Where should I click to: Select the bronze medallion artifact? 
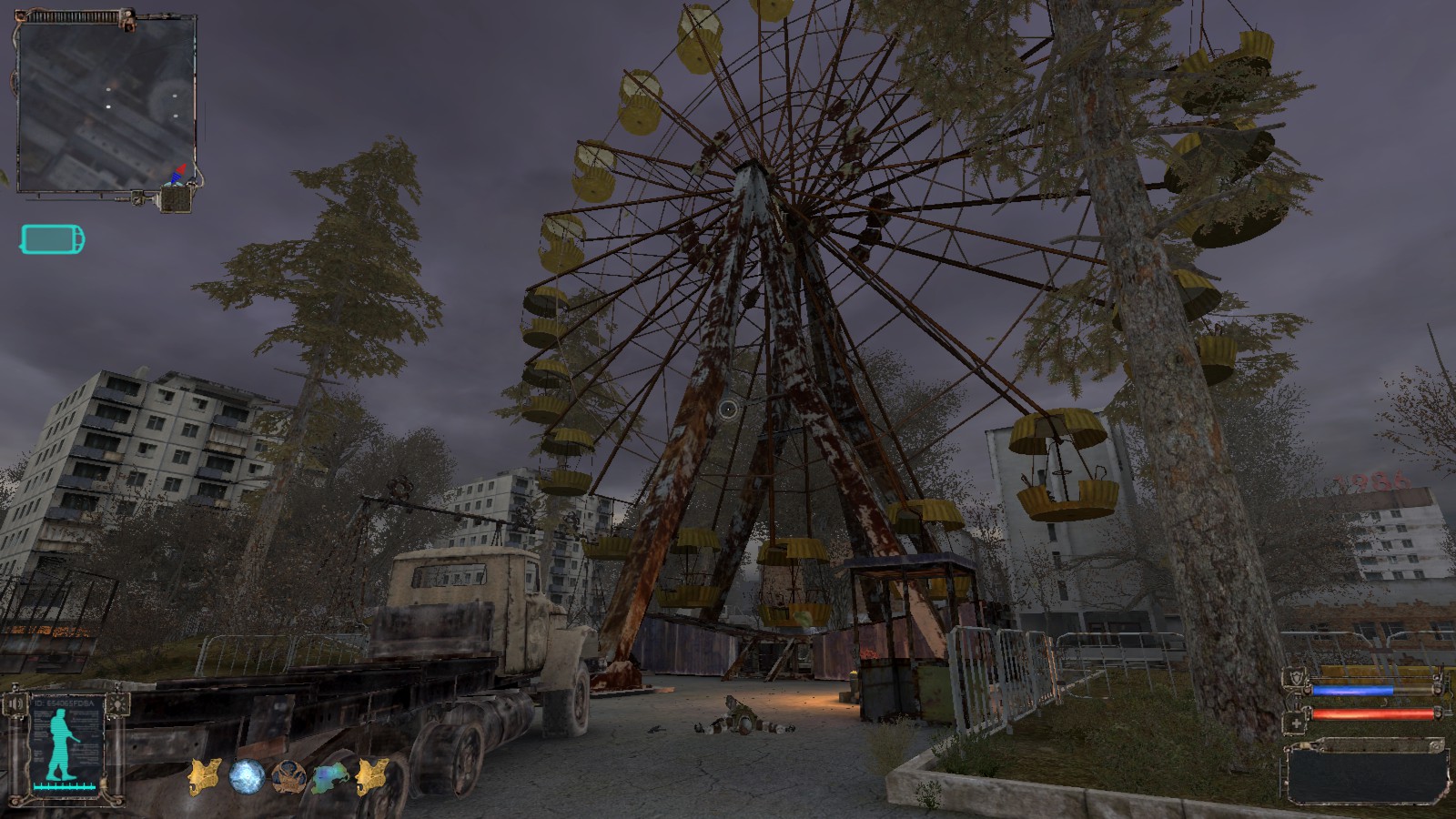click(289, 778)
